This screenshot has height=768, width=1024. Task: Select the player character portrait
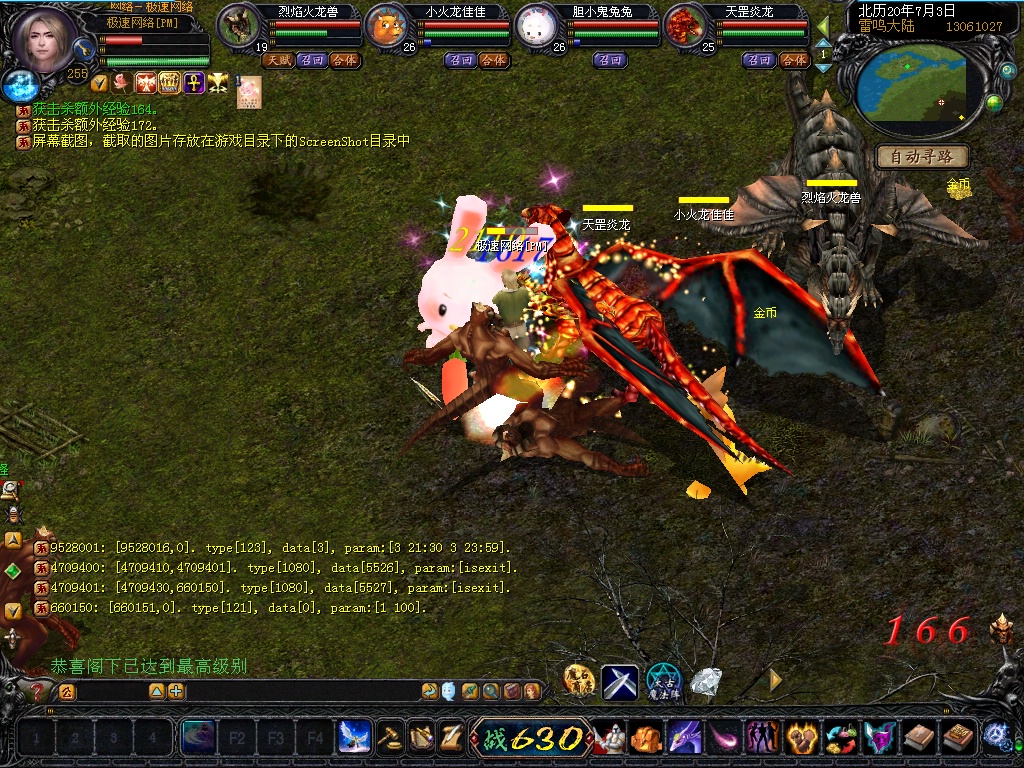pos(44,38)
